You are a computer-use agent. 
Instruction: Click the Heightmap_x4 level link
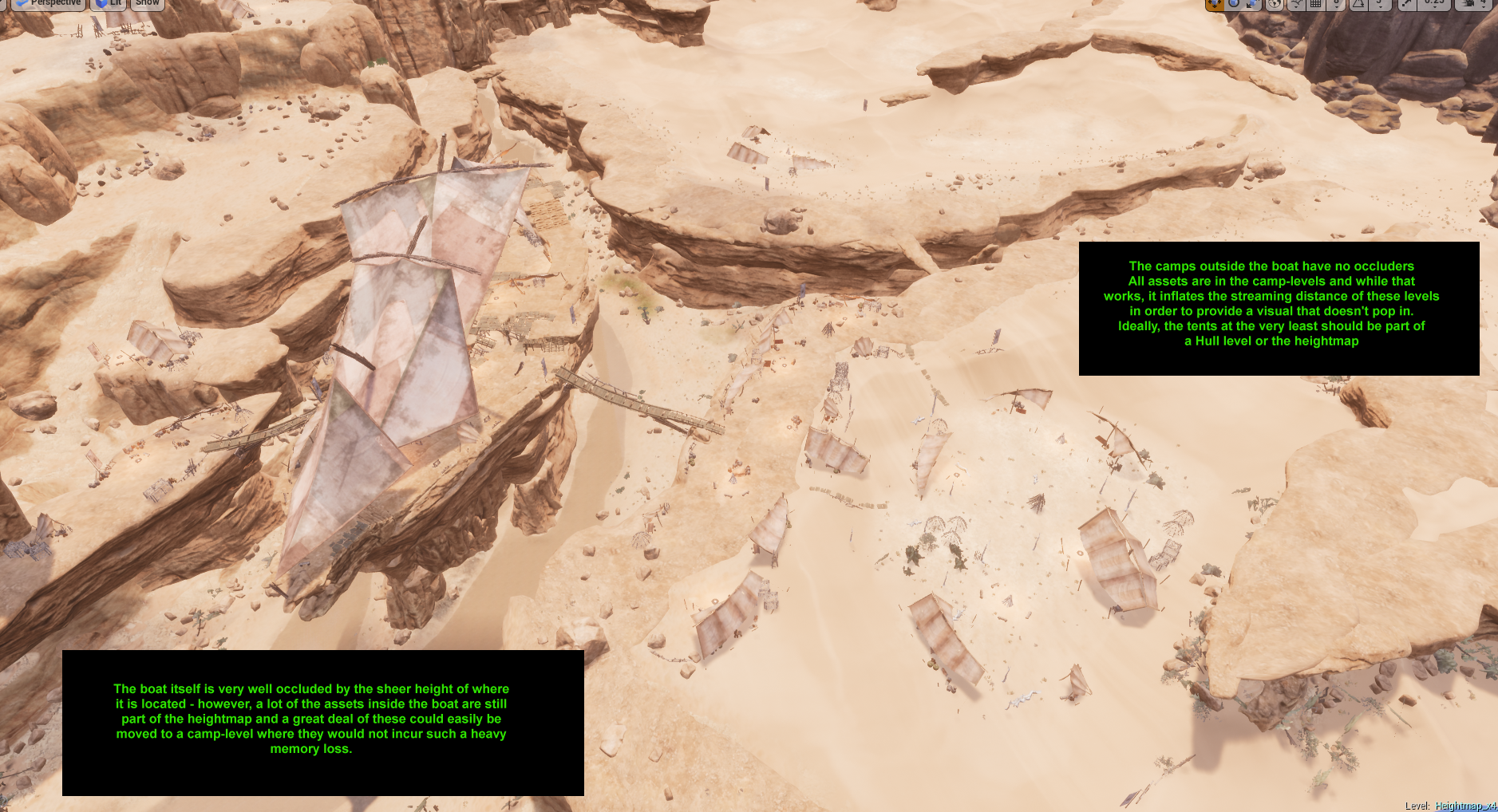(1465, 806)
